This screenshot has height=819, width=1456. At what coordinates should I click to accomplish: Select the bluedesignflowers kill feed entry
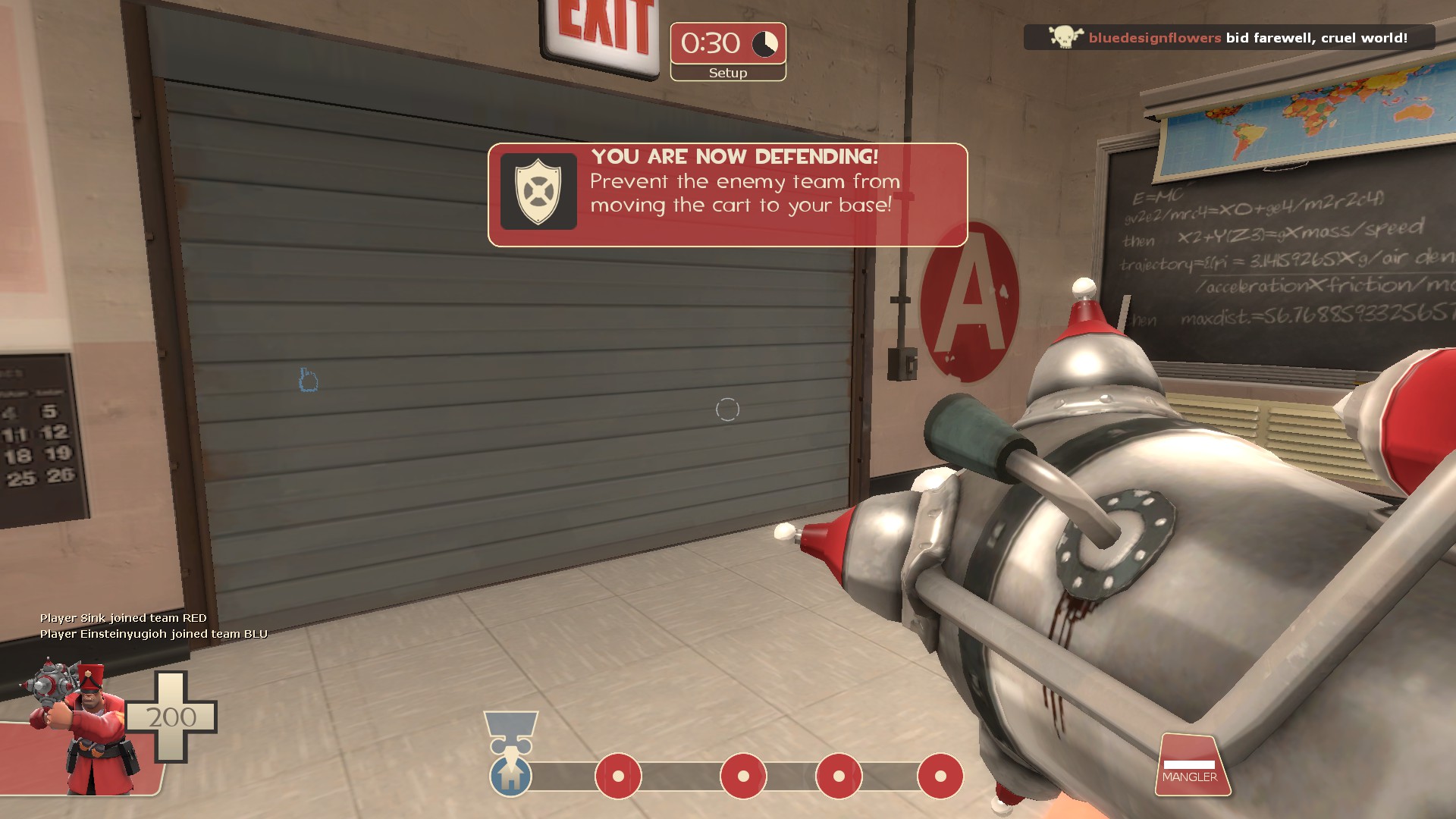1228,38
